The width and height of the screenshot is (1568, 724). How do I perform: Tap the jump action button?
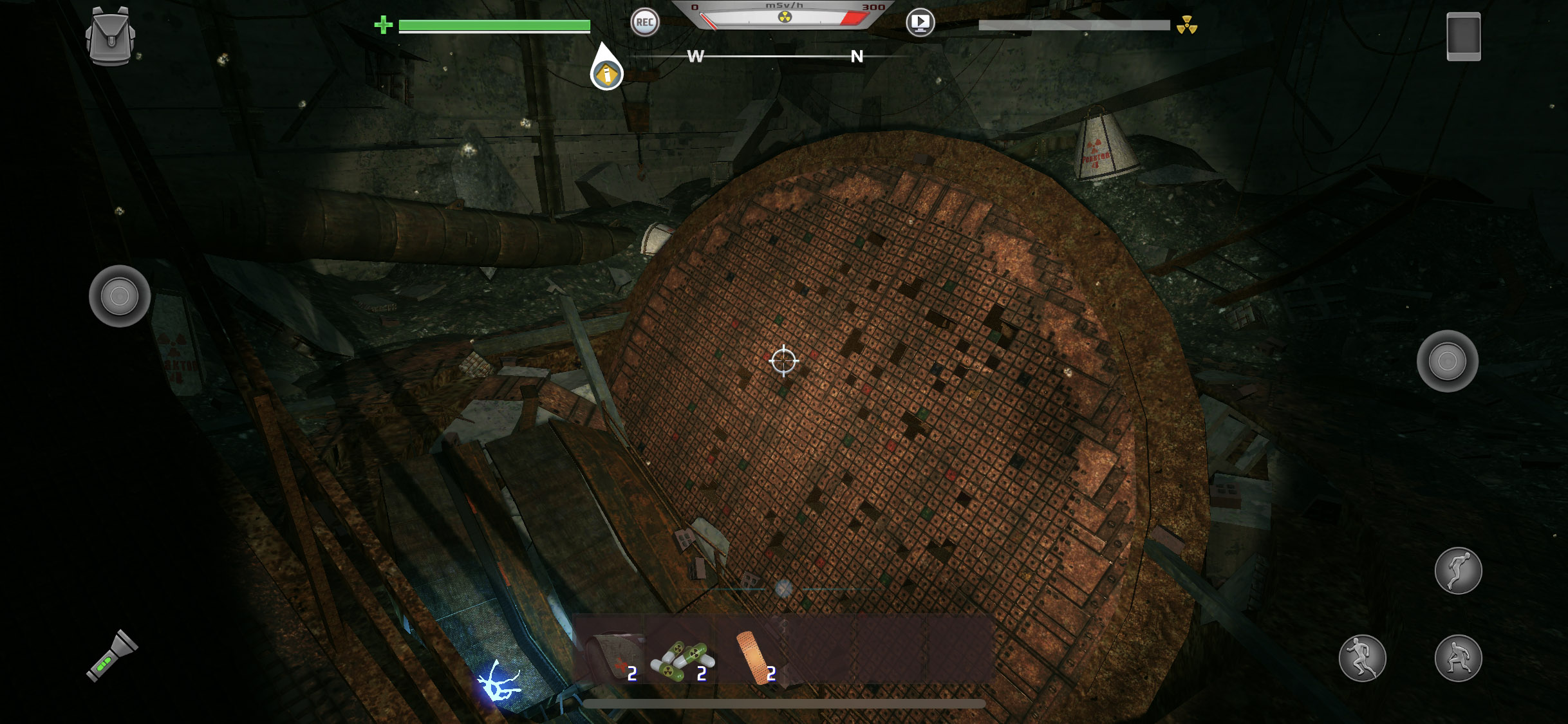[1458, 570]
